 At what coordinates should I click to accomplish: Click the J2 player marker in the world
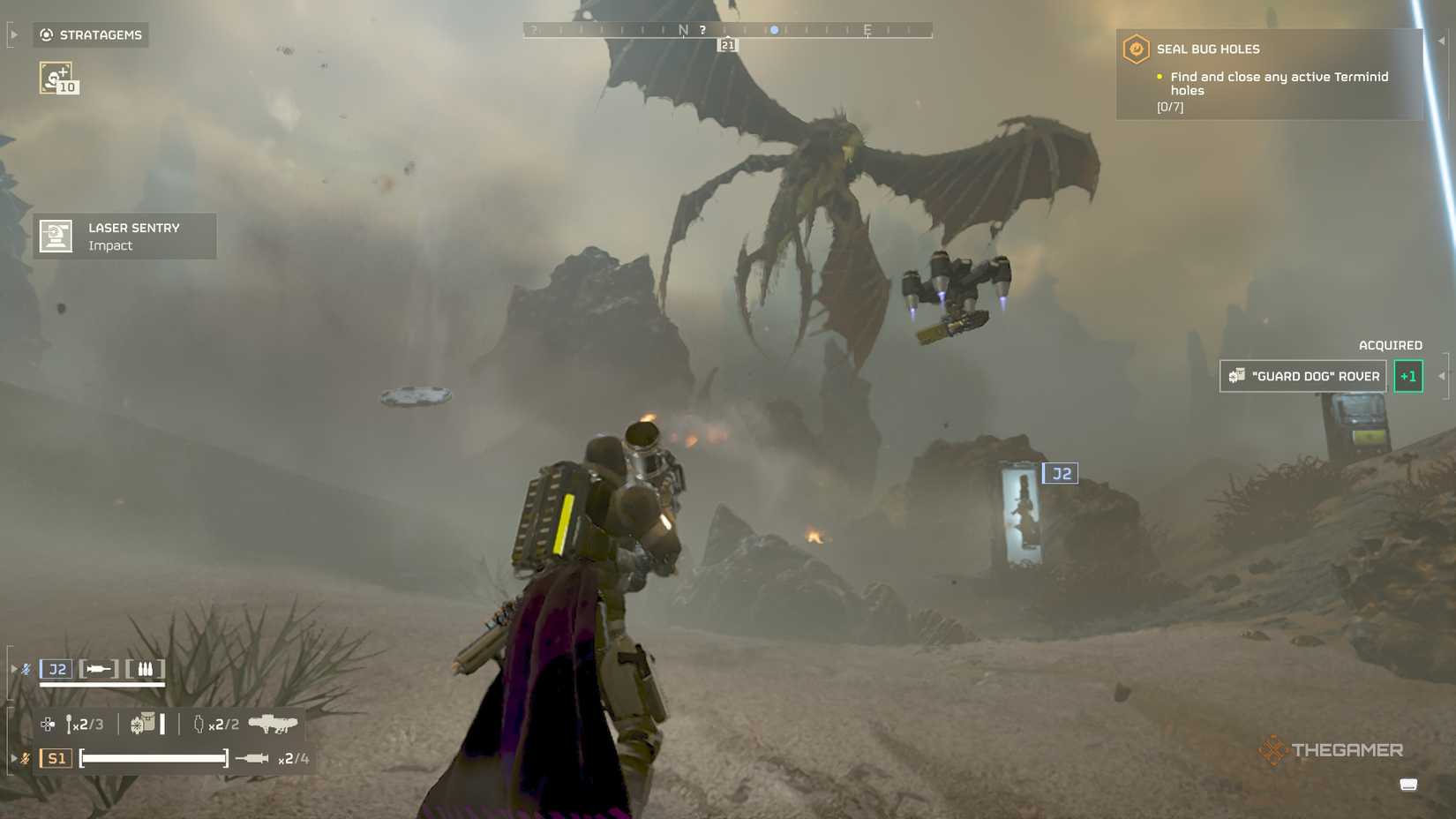point(1061,473)
